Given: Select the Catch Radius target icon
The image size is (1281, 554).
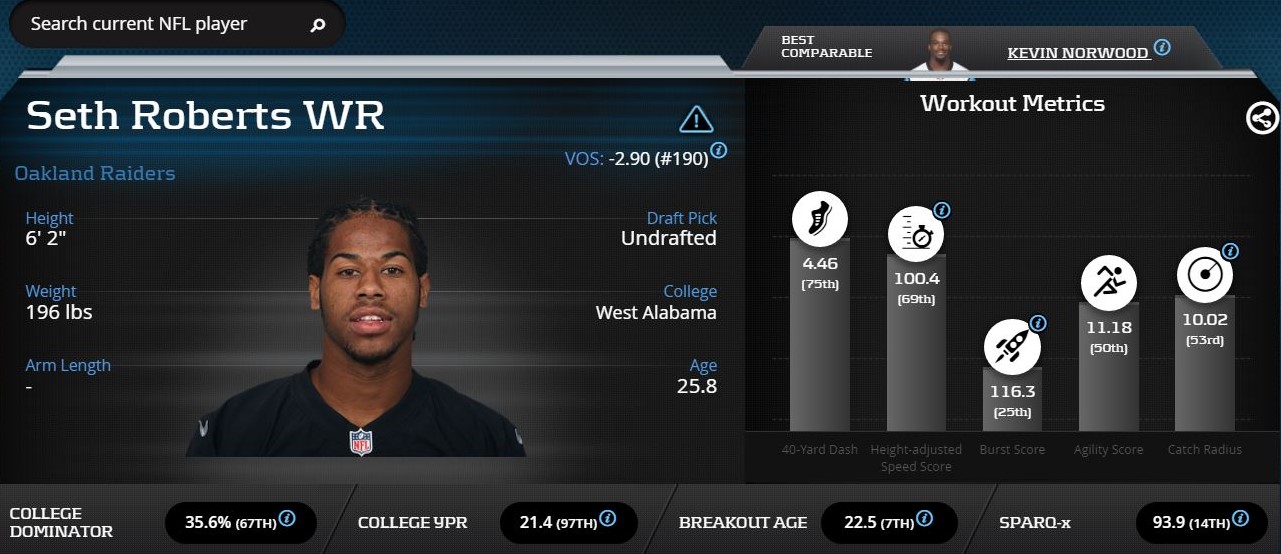Looking at the screenshot, I should (1204, 274).
